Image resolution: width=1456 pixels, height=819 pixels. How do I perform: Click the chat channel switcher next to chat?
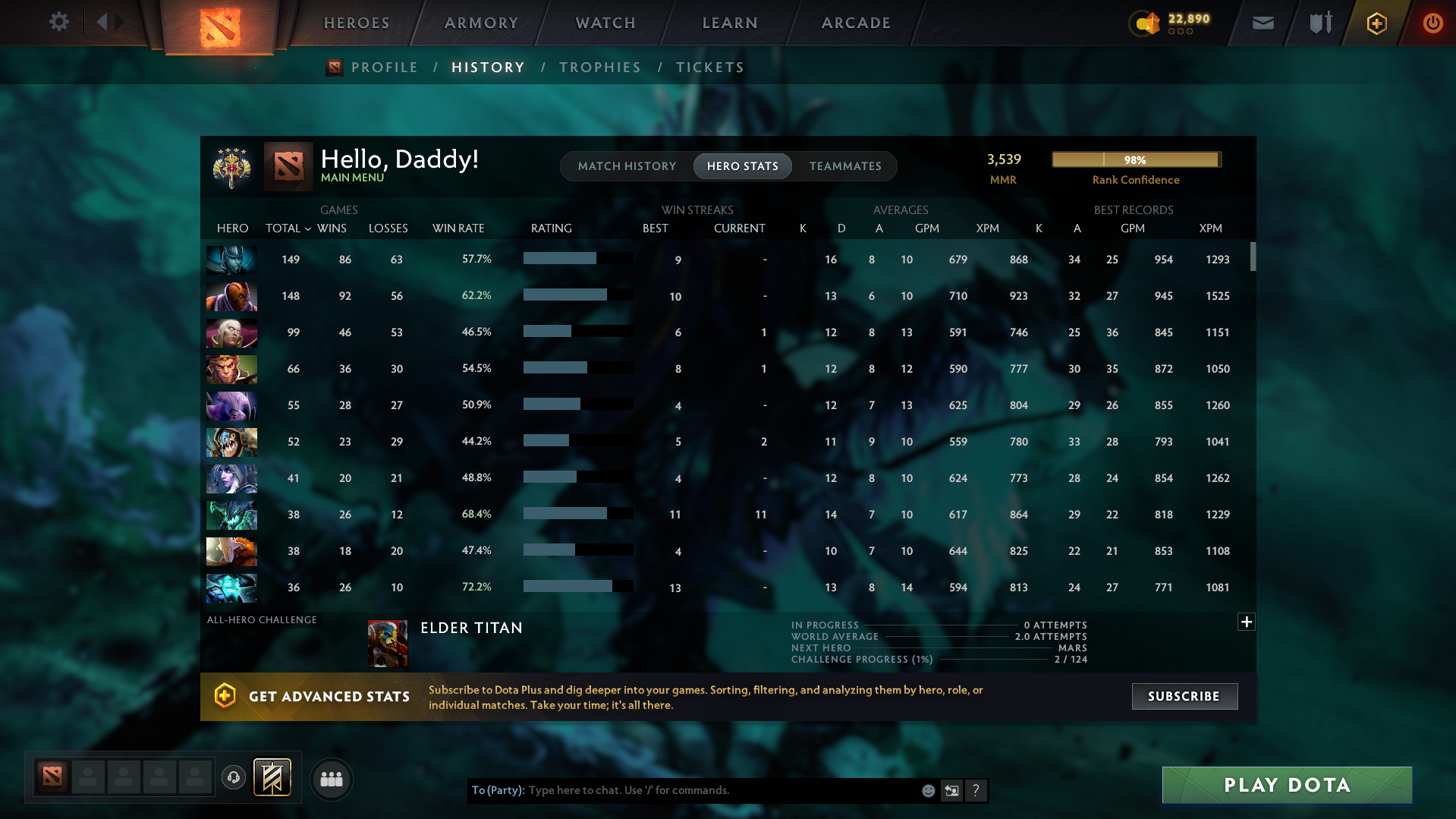point(951,790)
